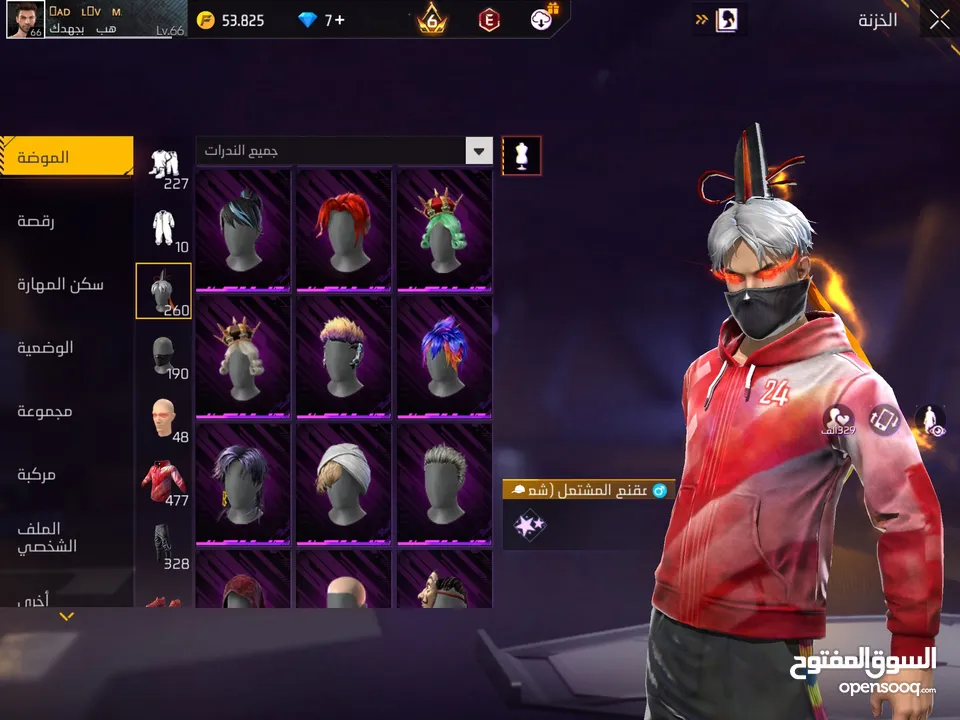Choose the white turban headwear item
960x720 pixels.
click(x=343, y=483)
